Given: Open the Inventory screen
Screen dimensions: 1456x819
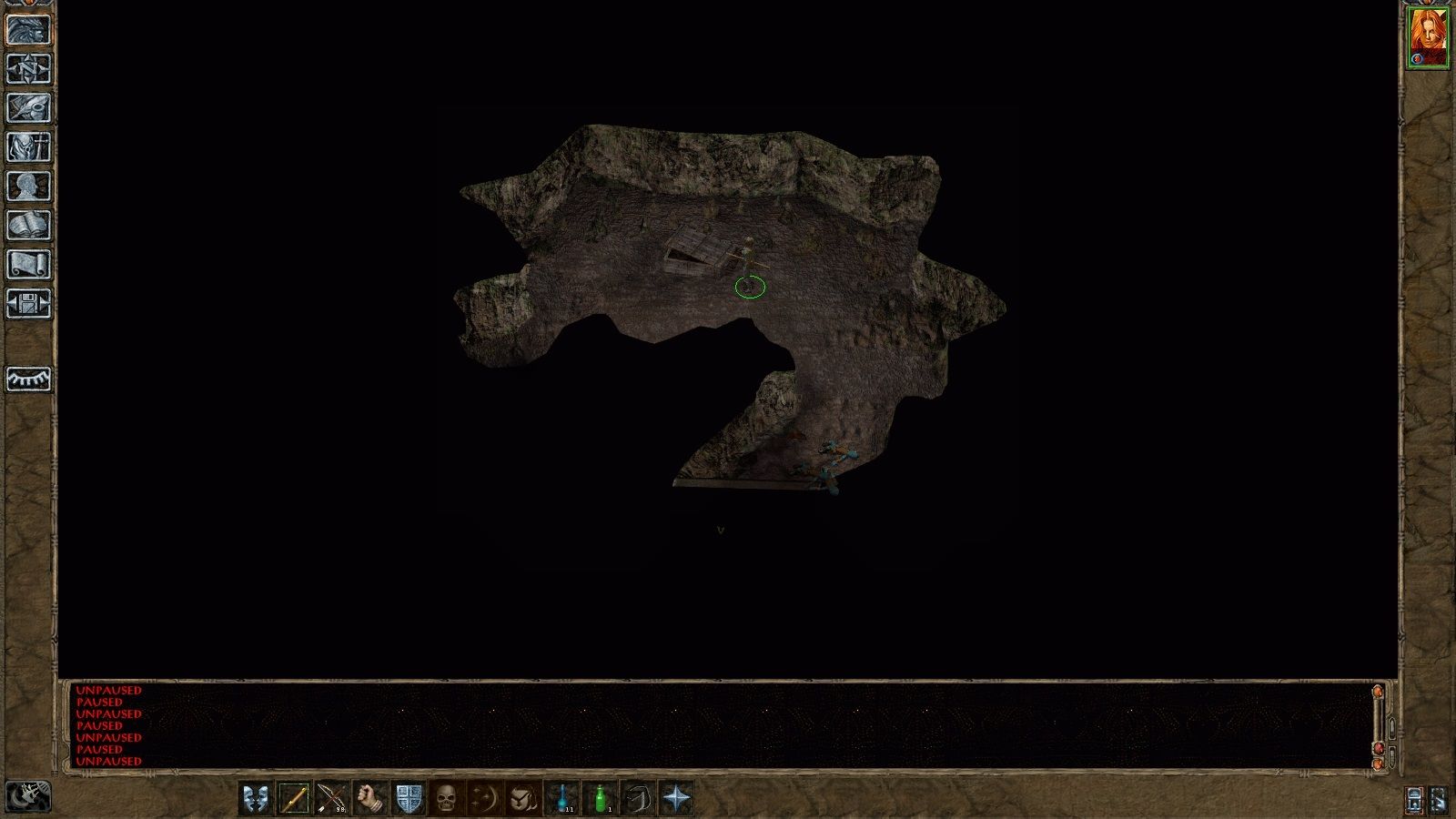Looking at the screenshot, I should tap(27, 149).
